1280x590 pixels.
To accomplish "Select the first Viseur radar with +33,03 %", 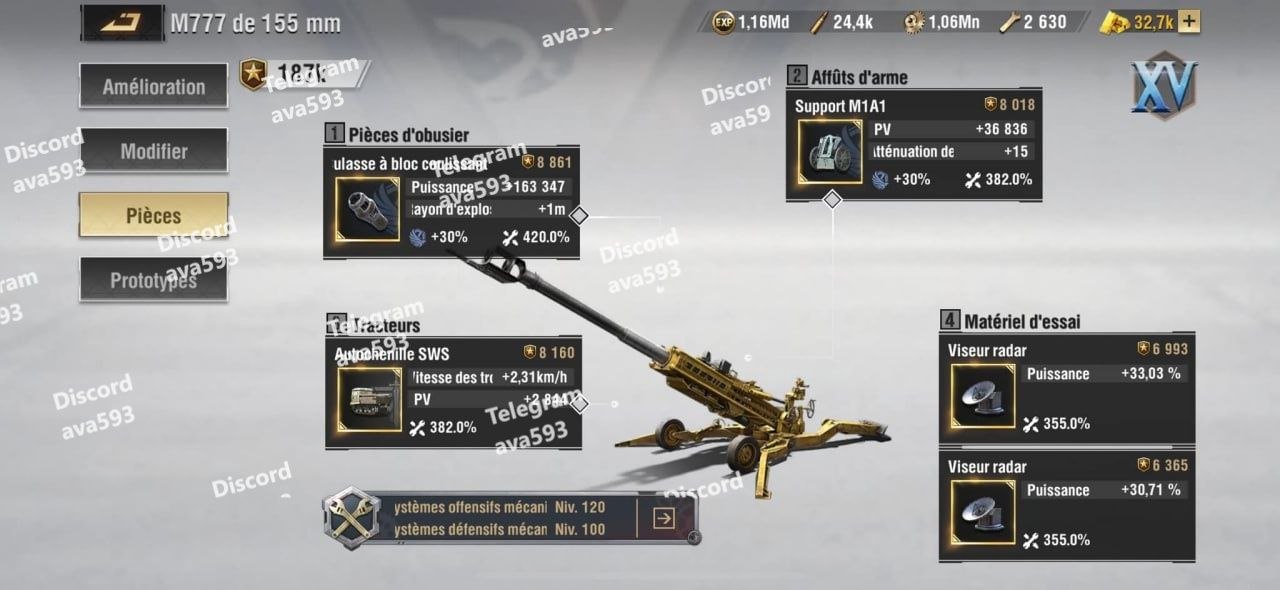I will 983,396.
